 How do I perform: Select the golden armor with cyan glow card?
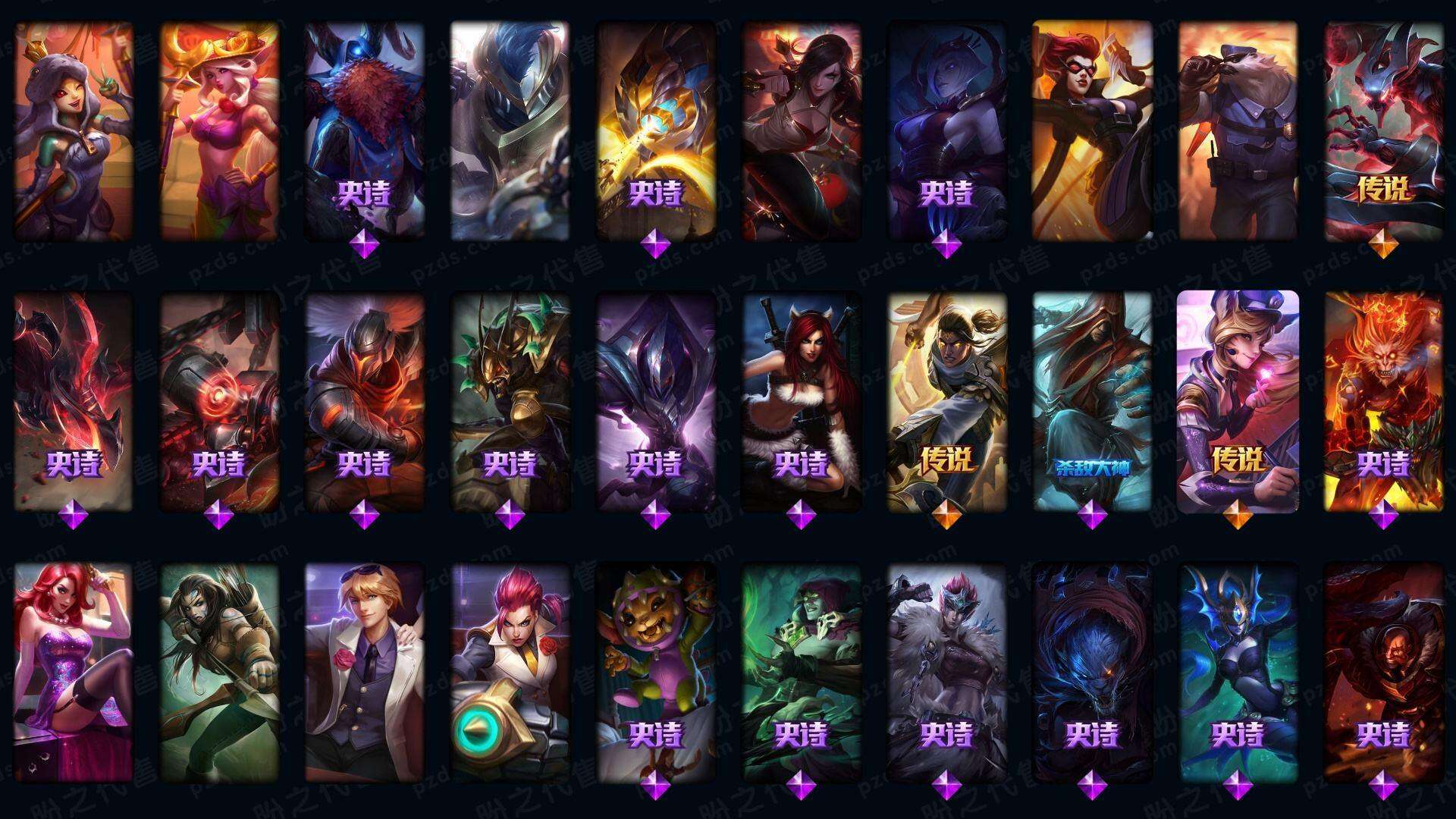click(x=655, y=130)
